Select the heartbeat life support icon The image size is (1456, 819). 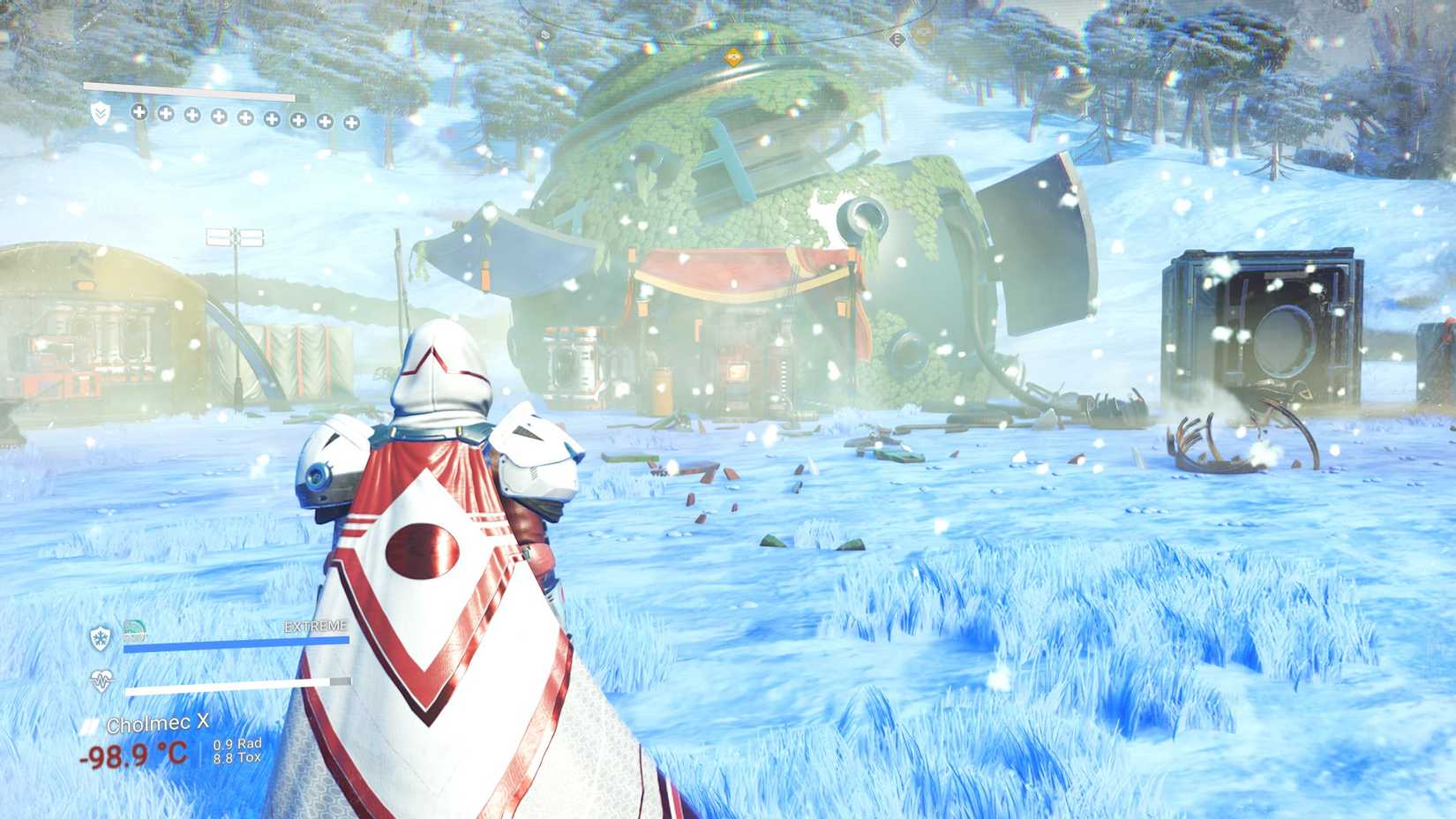pyautogui.click(x=101, y=680)
